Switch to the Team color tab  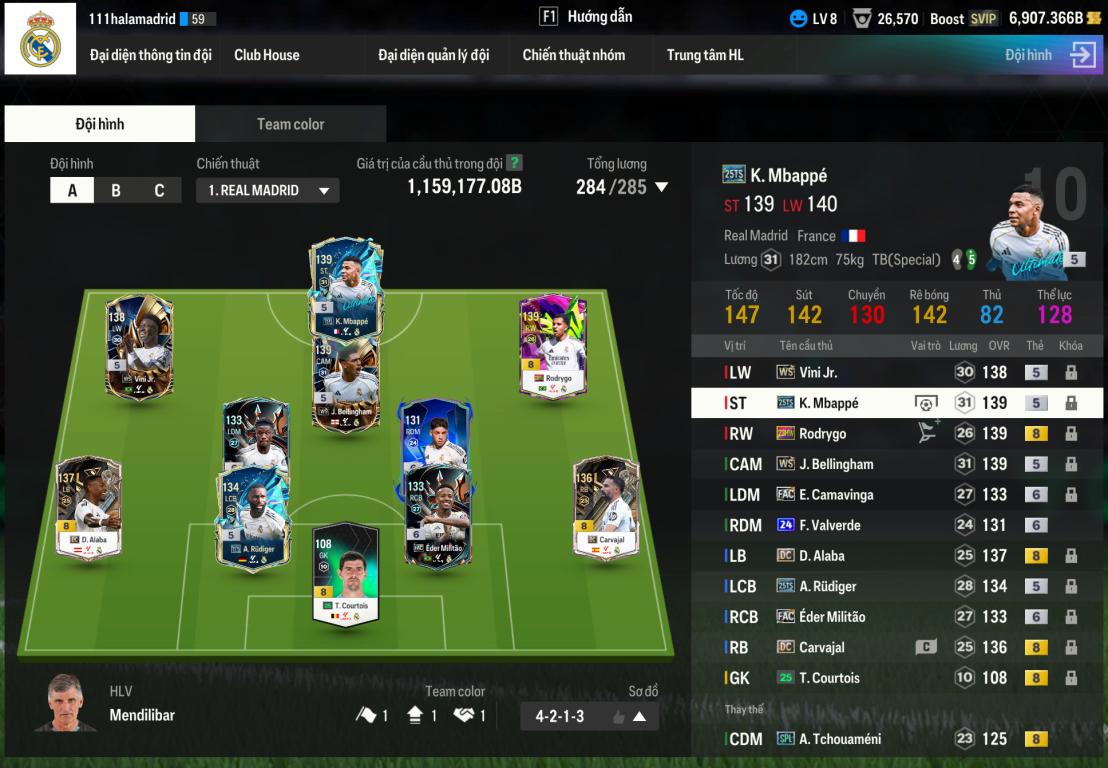(x=290, y=124)
